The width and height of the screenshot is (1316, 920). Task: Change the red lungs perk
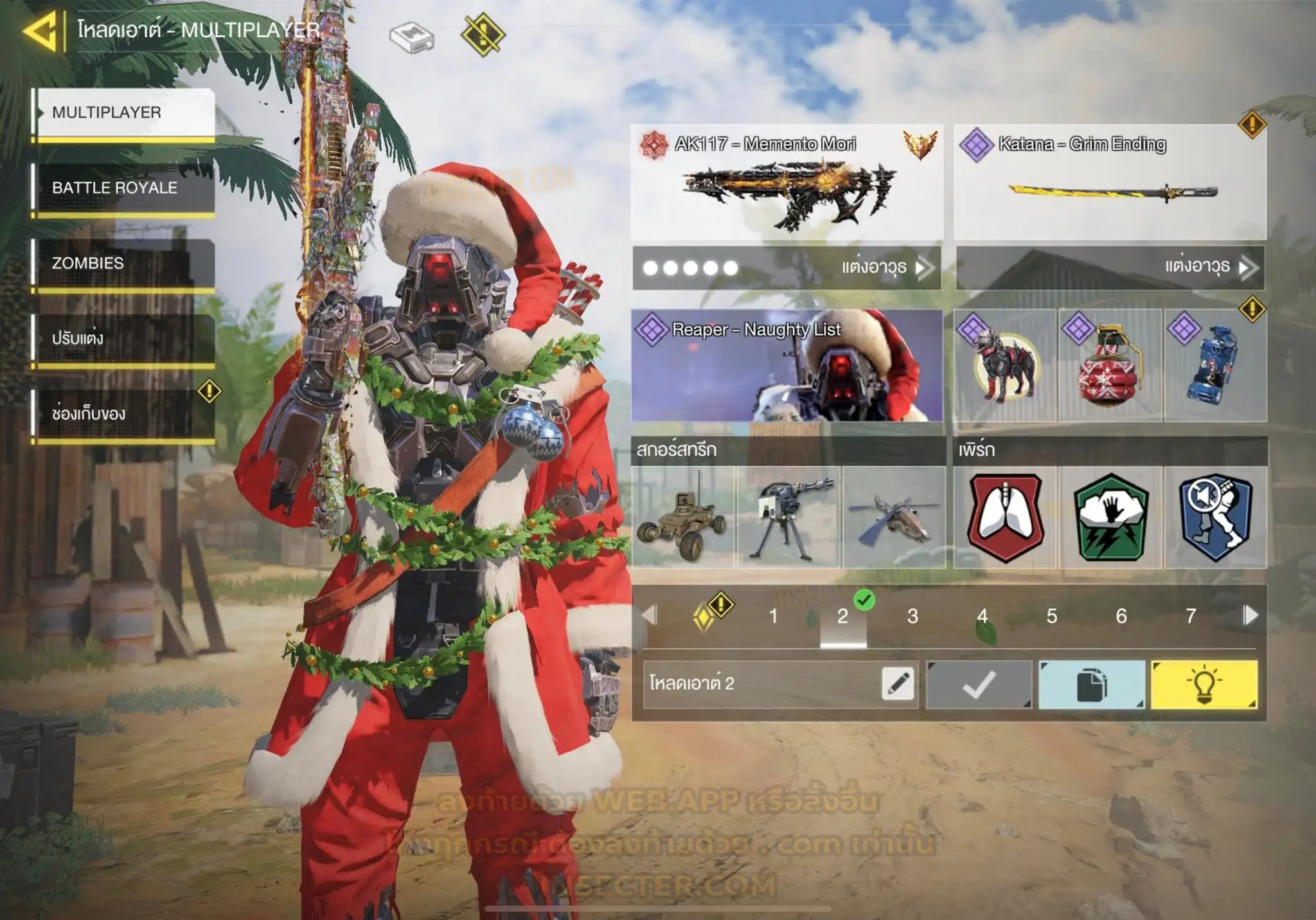pyautogui.click(x=1005, y=518)
